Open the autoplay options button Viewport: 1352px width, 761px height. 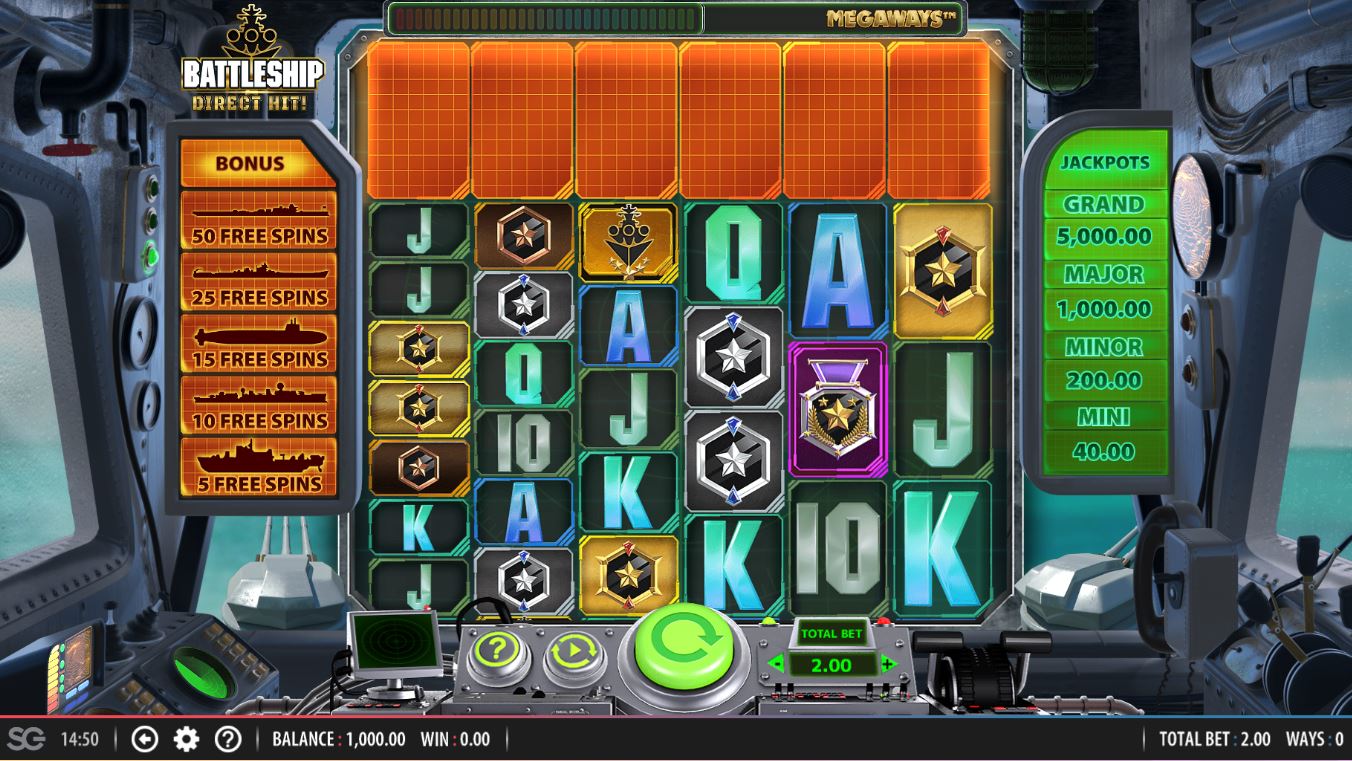tap(574, 652)
